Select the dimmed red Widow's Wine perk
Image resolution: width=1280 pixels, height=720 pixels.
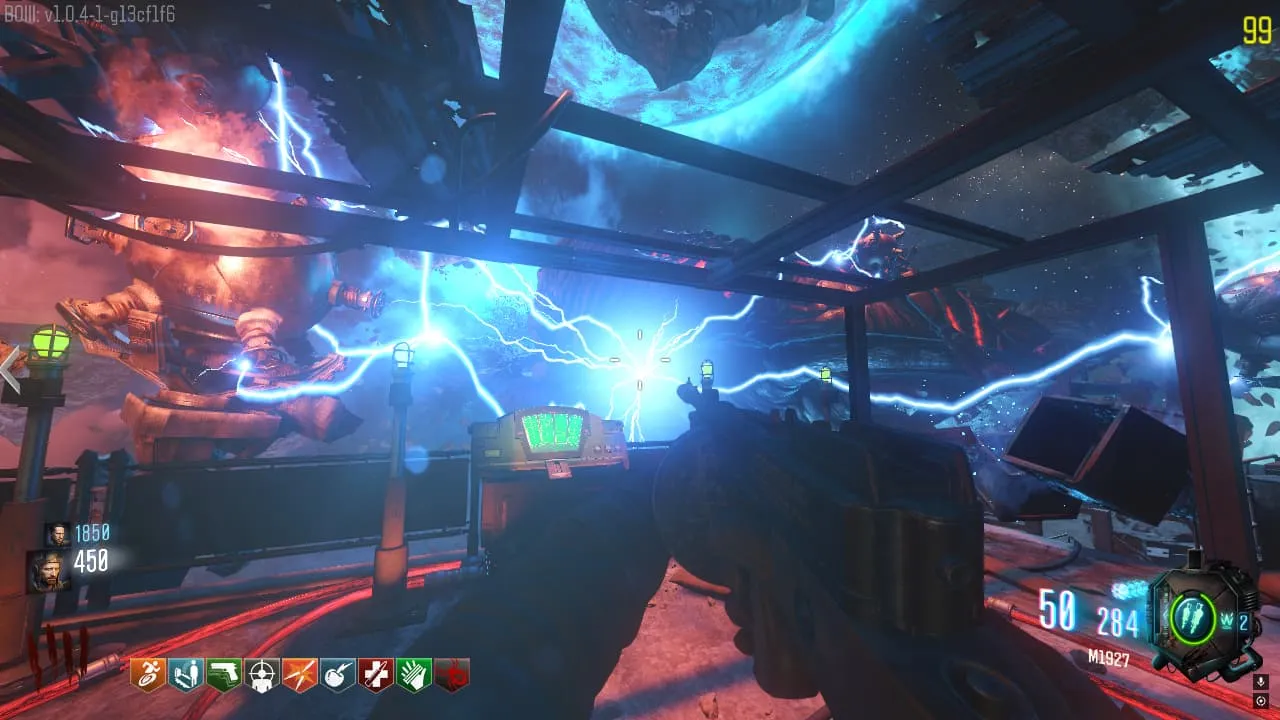coord(453,674)
